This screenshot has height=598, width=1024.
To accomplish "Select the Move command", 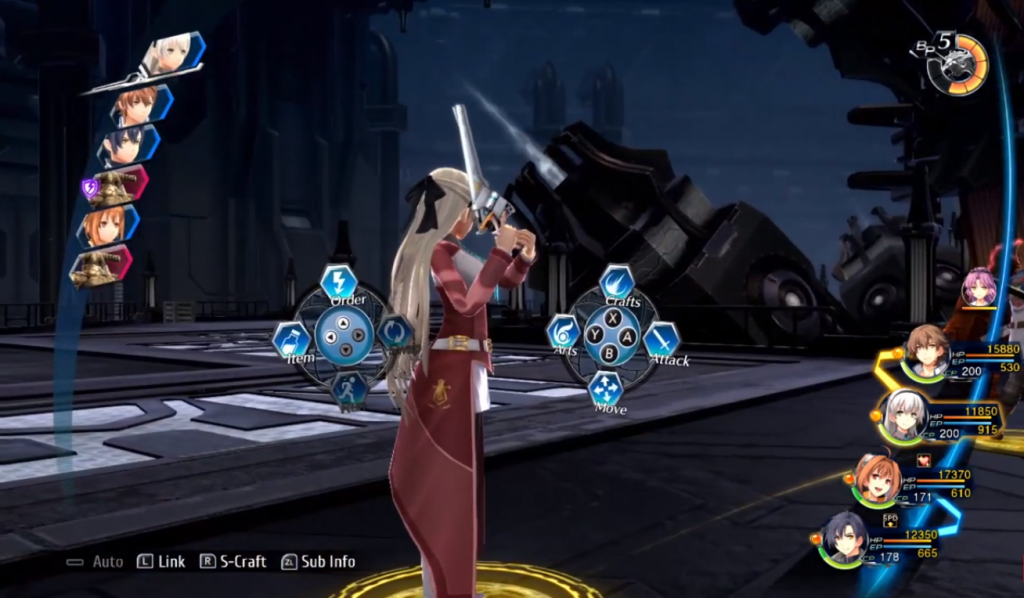I will click(x=606, y=389).
